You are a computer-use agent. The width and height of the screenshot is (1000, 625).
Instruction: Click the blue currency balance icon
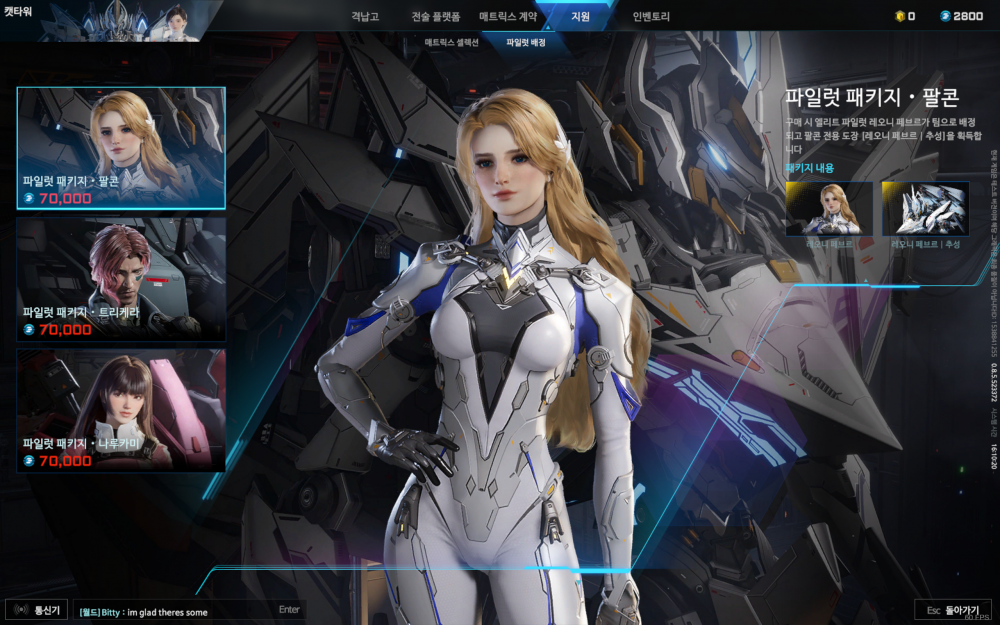point(945,16)
